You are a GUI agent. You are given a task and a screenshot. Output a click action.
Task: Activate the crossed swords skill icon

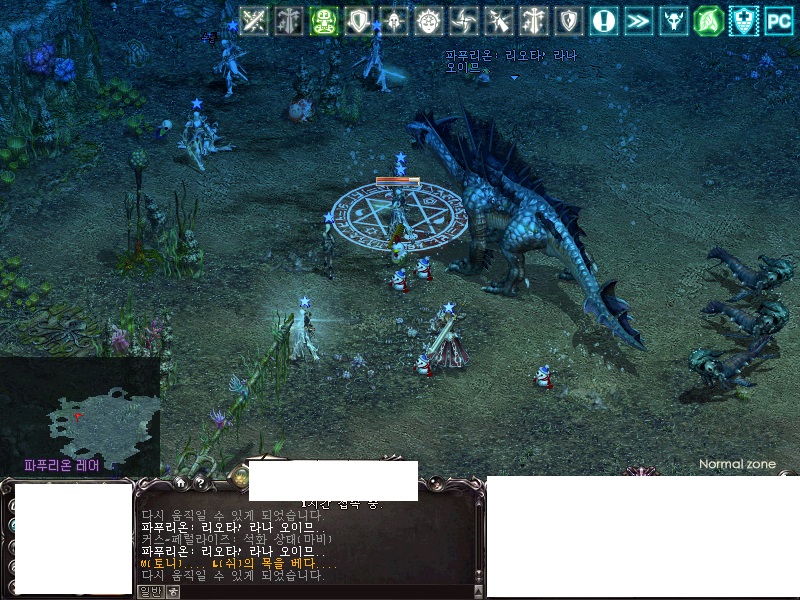coord(254,20)
